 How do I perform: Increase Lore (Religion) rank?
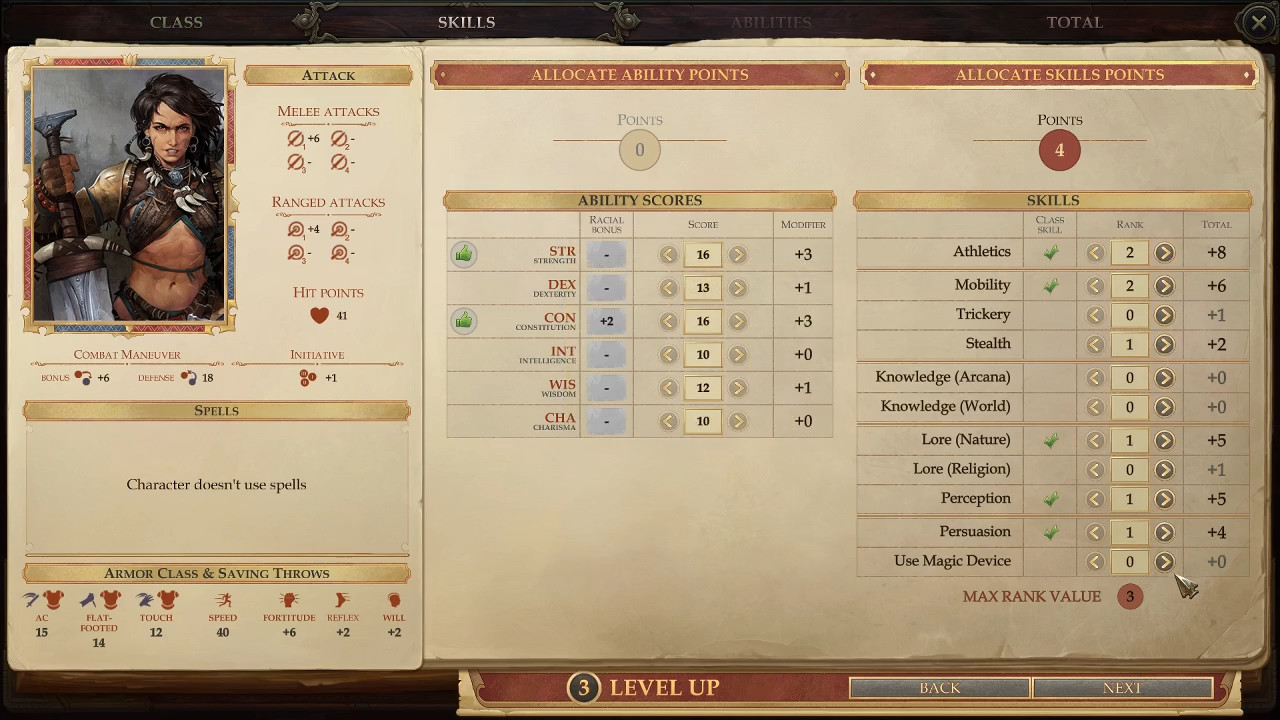(1164, 470)
